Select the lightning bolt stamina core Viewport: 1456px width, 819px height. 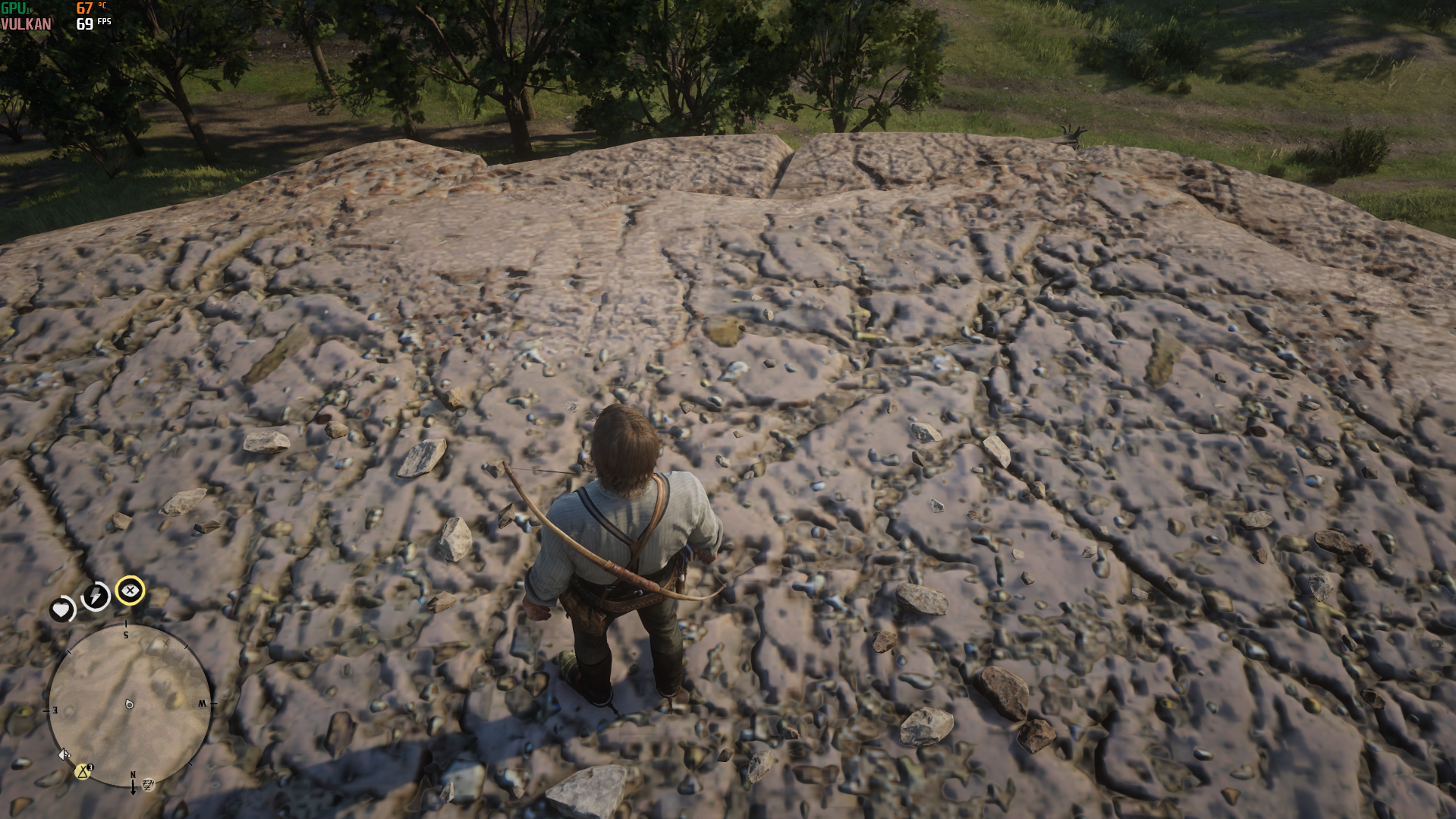(x=96, y=596)
